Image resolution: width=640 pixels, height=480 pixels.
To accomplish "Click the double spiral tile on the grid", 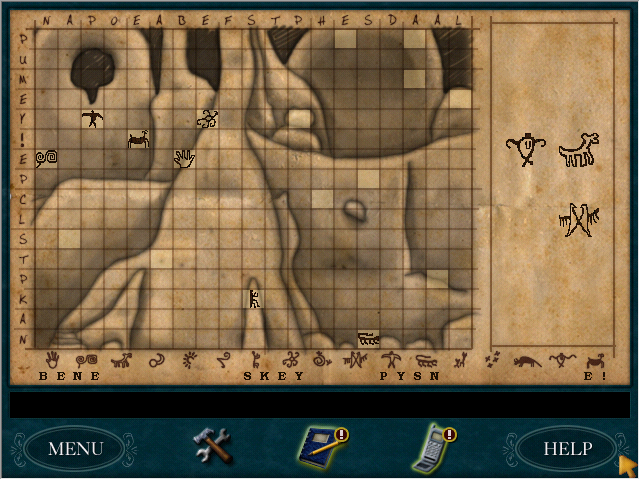I will (x=46, y=158).
